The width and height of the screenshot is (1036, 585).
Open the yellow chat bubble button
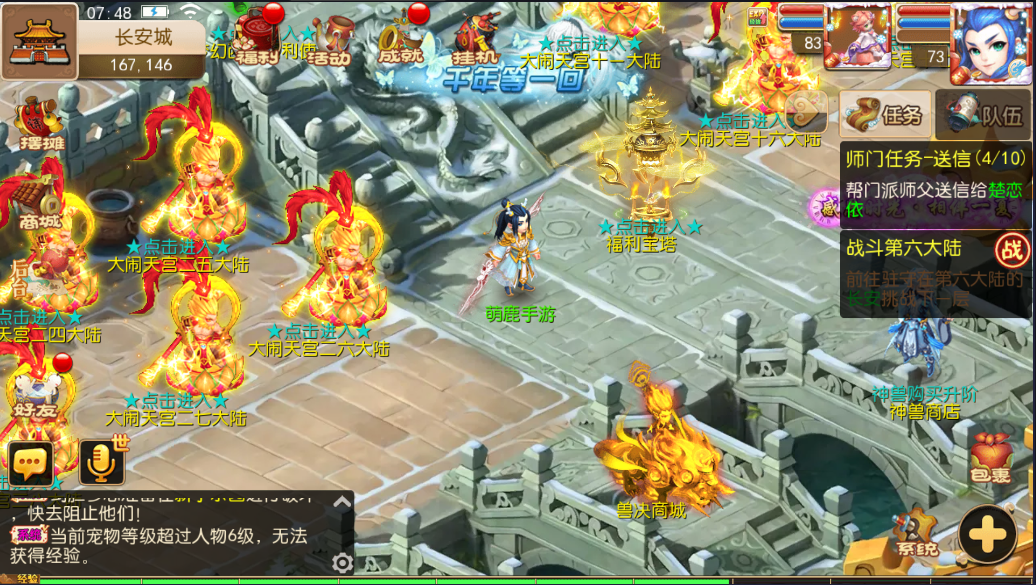31,463
